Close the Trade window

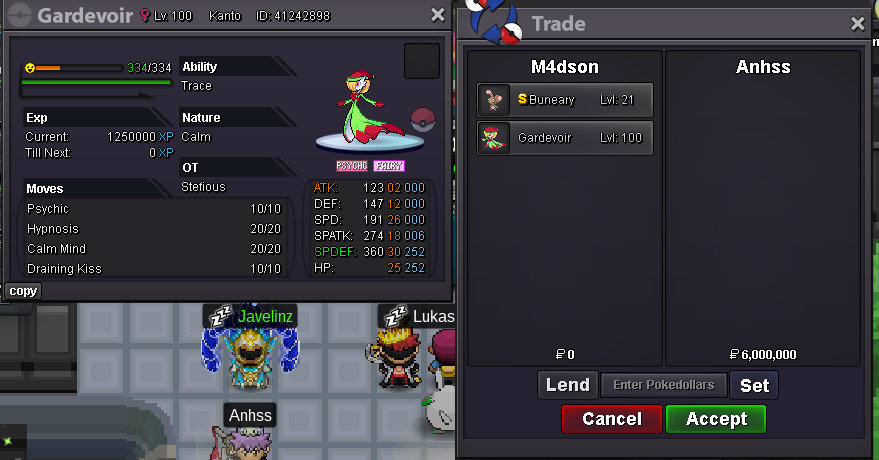[858, 24]
